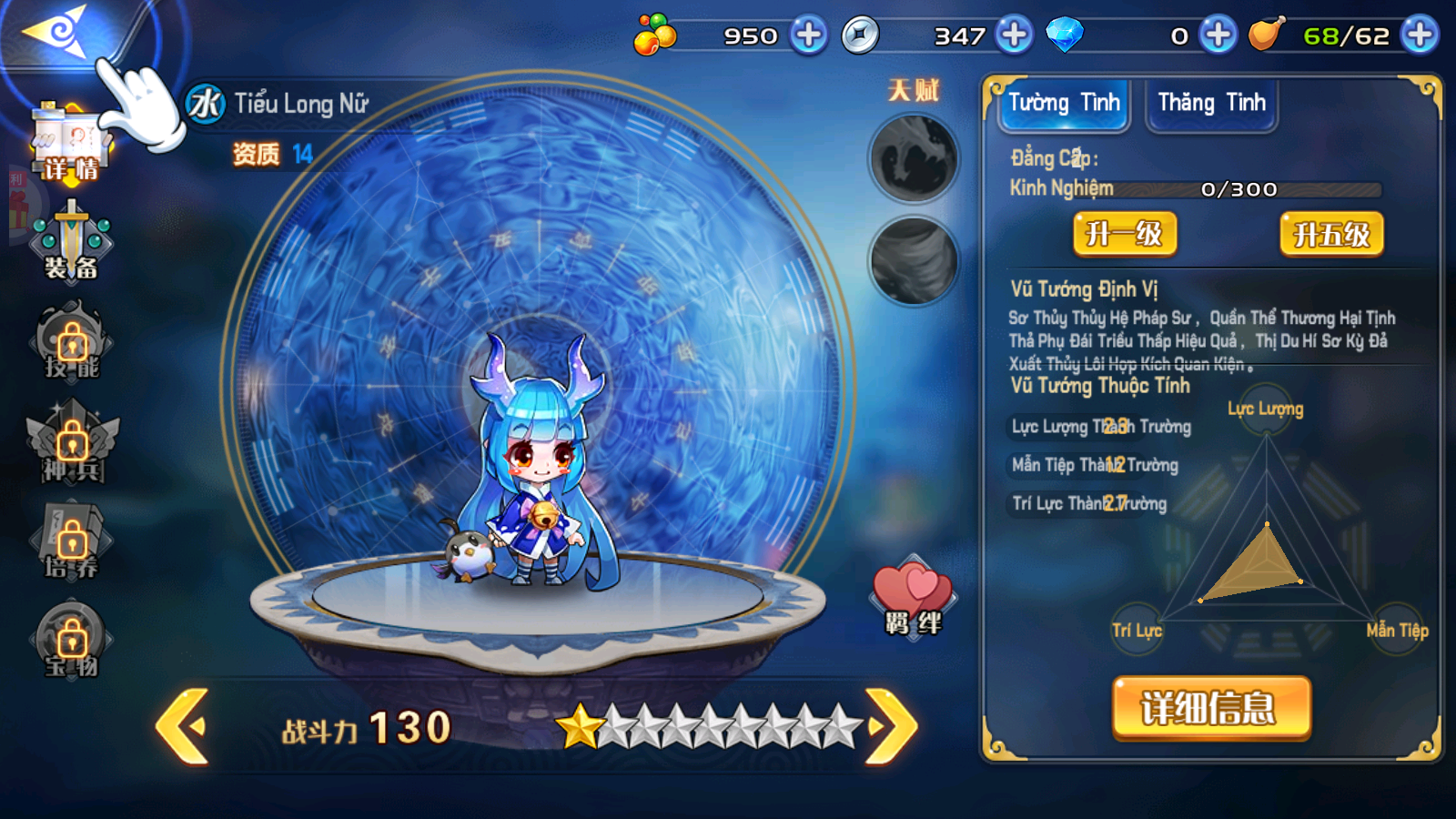Click the 升五级 level up five button
The image size is (1456, 819).
1331,235
